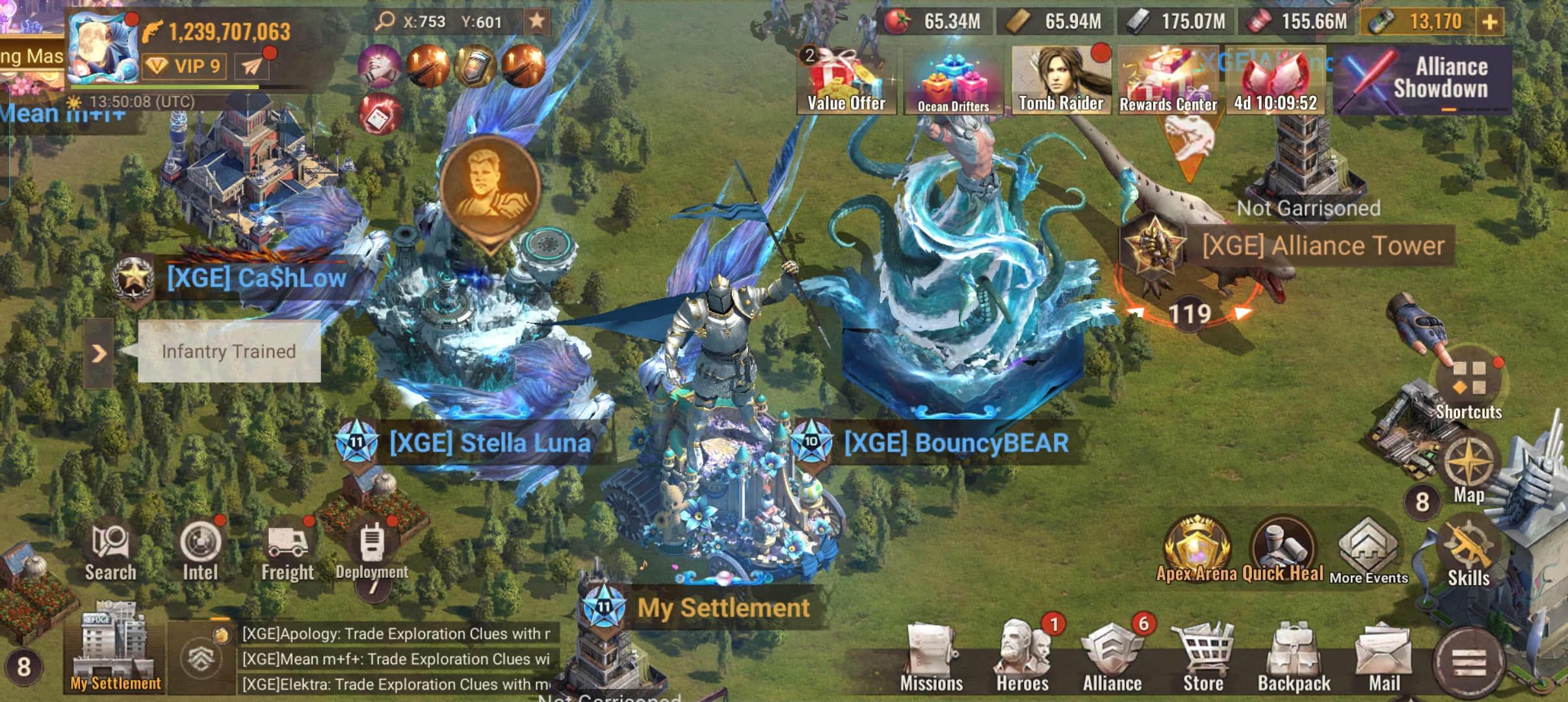Open the Freight truck menu
The height and width of the screenshot is (702, 1568).
pyautogui.click(x=287, y=551)
